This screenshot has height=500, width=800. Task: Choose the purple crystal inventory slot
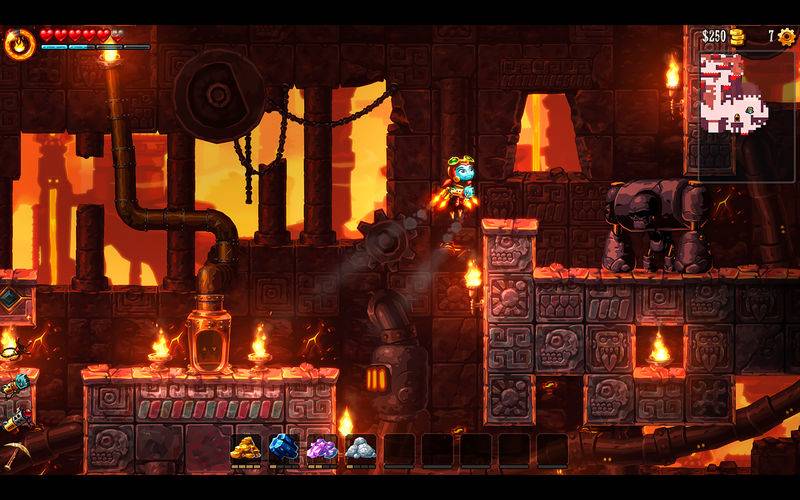coord(322,450)
